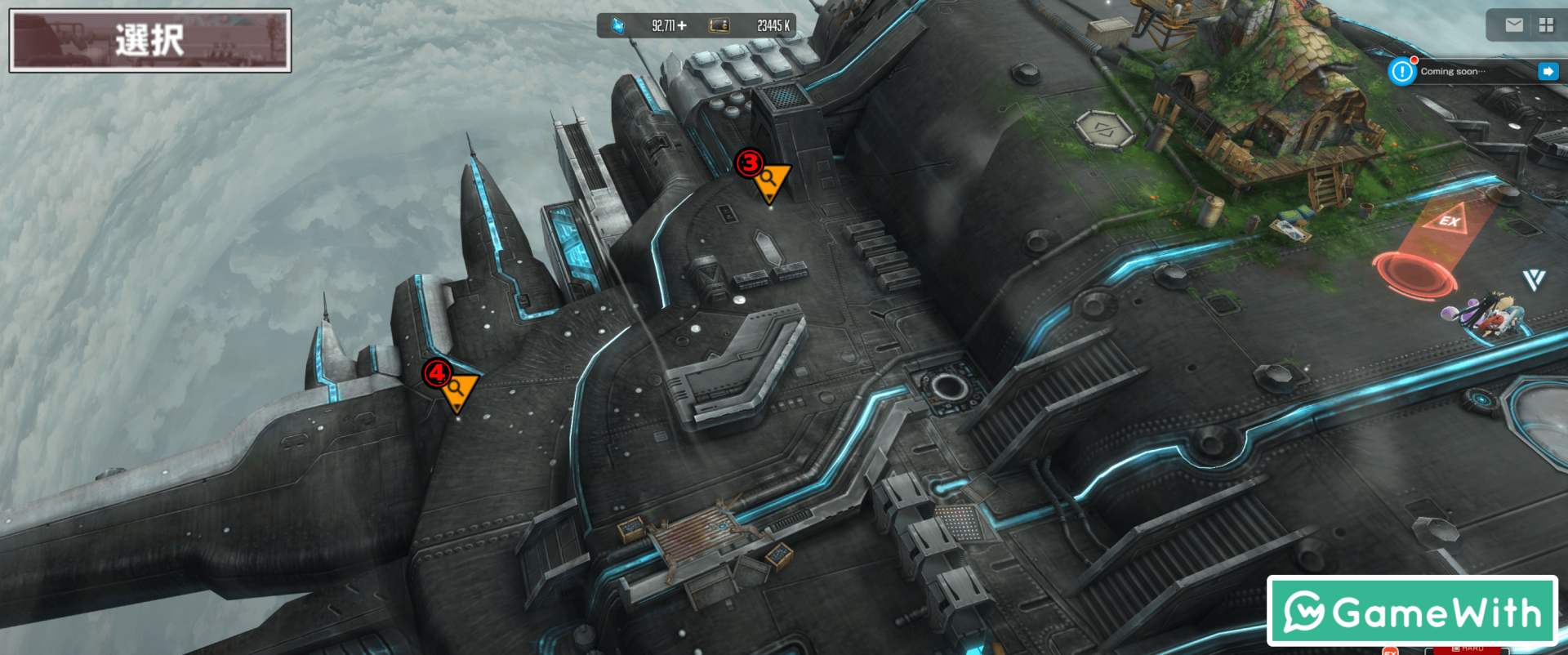Click the blue arrow beside Coming soon
The image size is (1568, 655).
click(1547, 72)
